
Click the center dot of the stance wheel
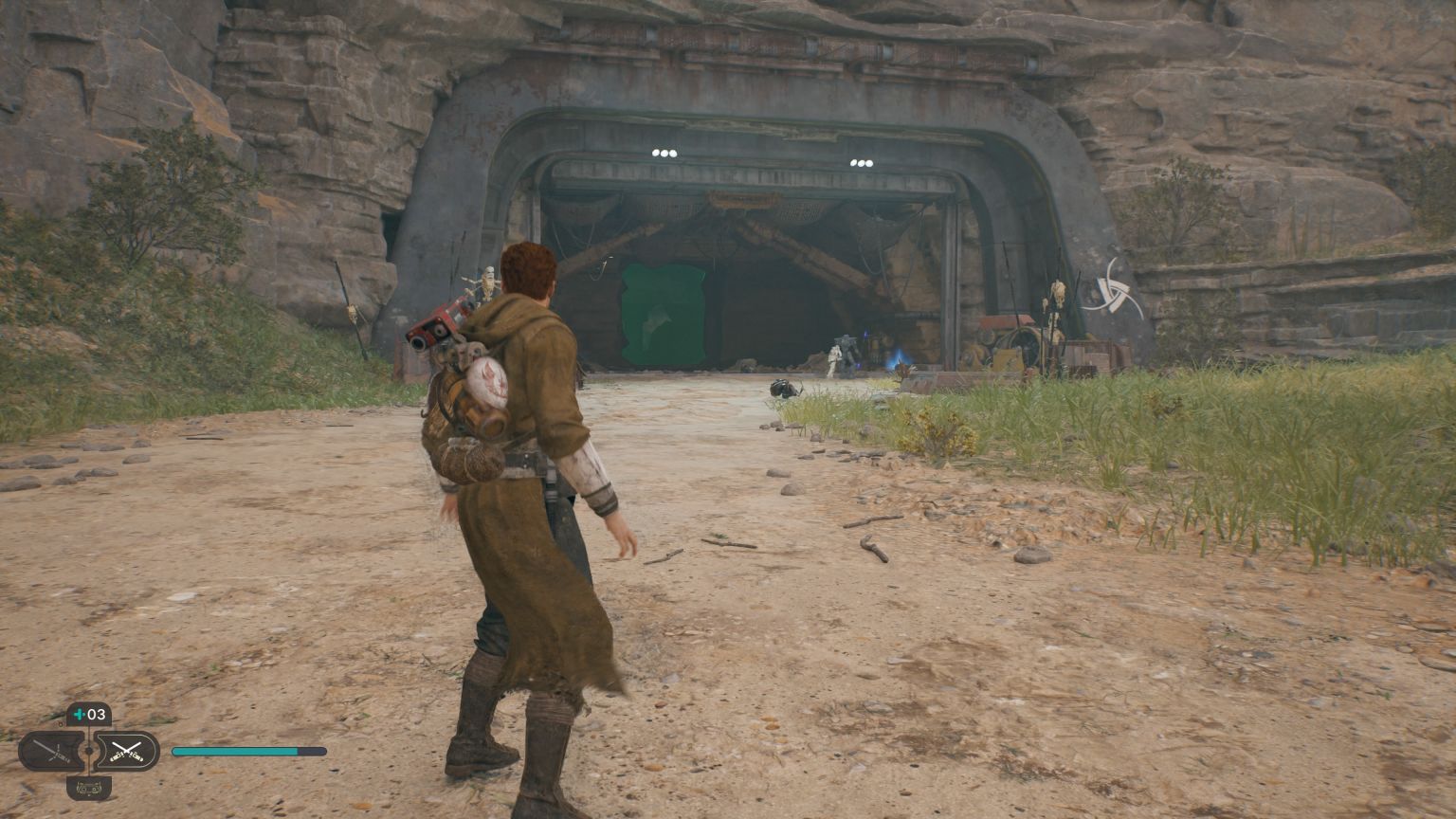(89, 750)
